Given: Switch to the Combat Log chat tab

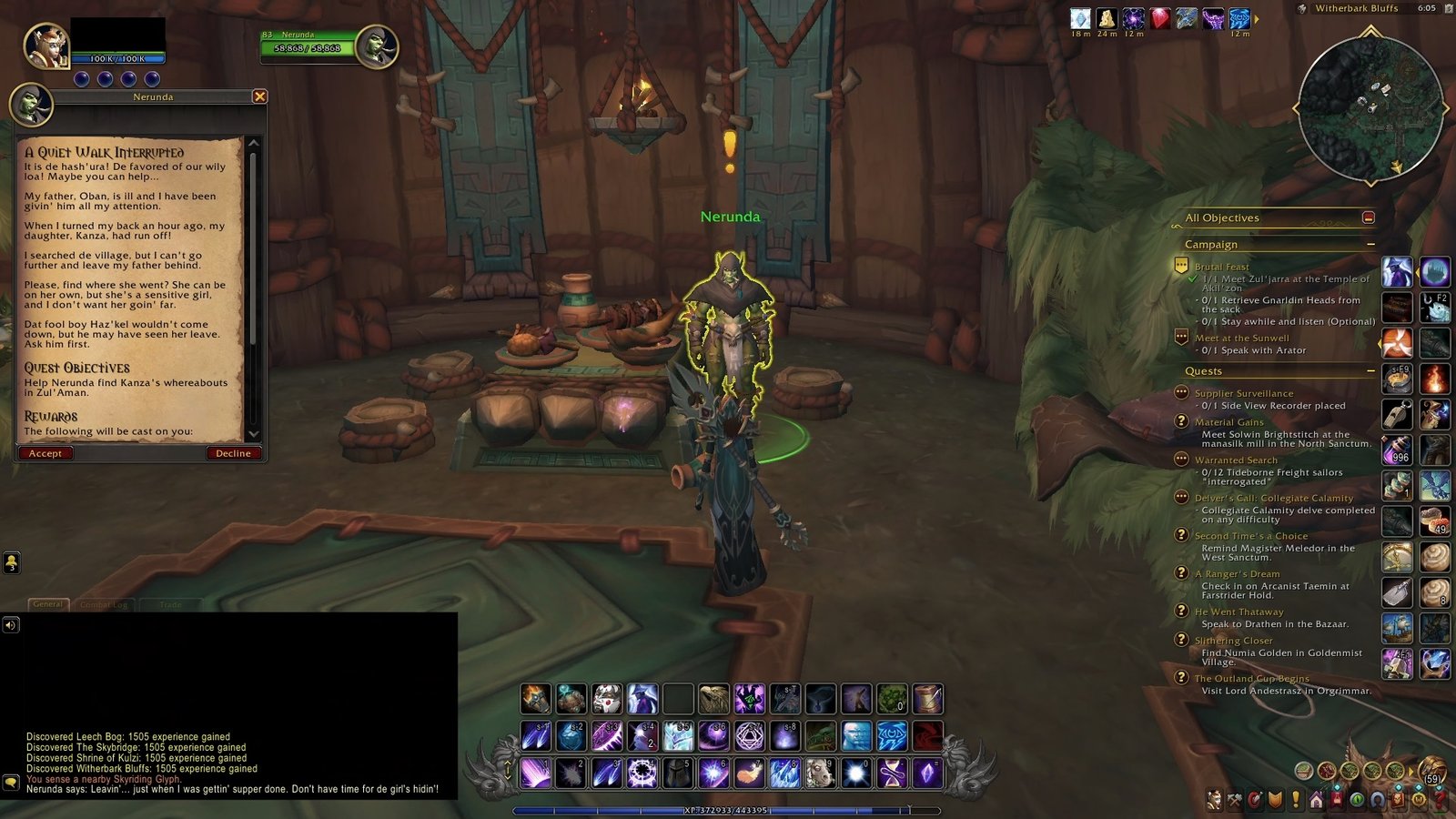Looking at the screenshot, I should click(x=104, y=604).
